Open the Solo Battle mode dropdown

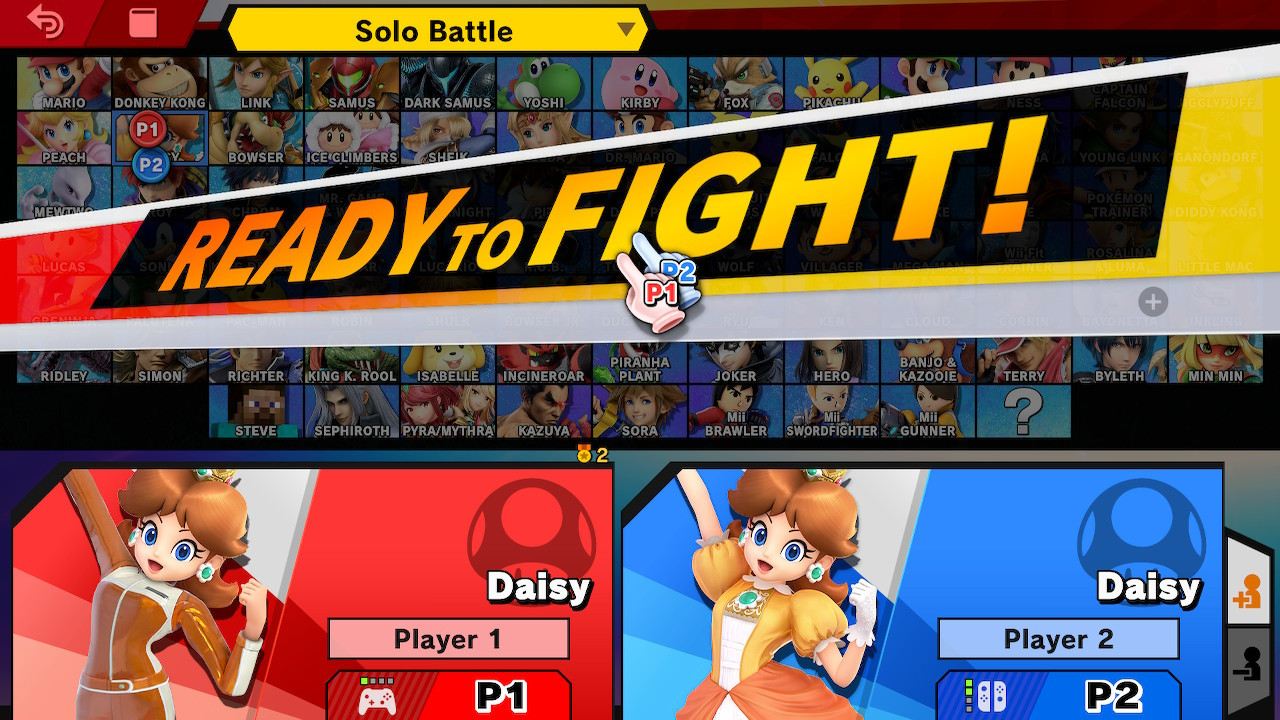click(432, 31)
